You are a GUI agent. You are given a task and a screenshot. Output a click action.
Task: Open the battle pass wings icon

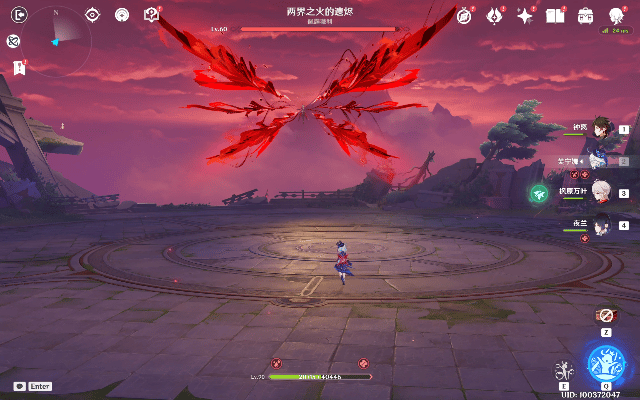click(494, 16)
